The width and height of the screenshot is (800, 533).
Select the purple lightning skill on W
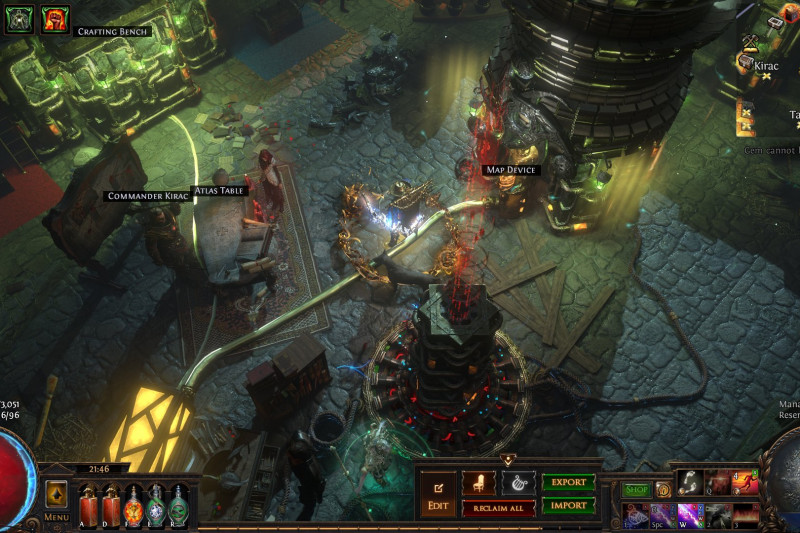click(x=689, y=515)
